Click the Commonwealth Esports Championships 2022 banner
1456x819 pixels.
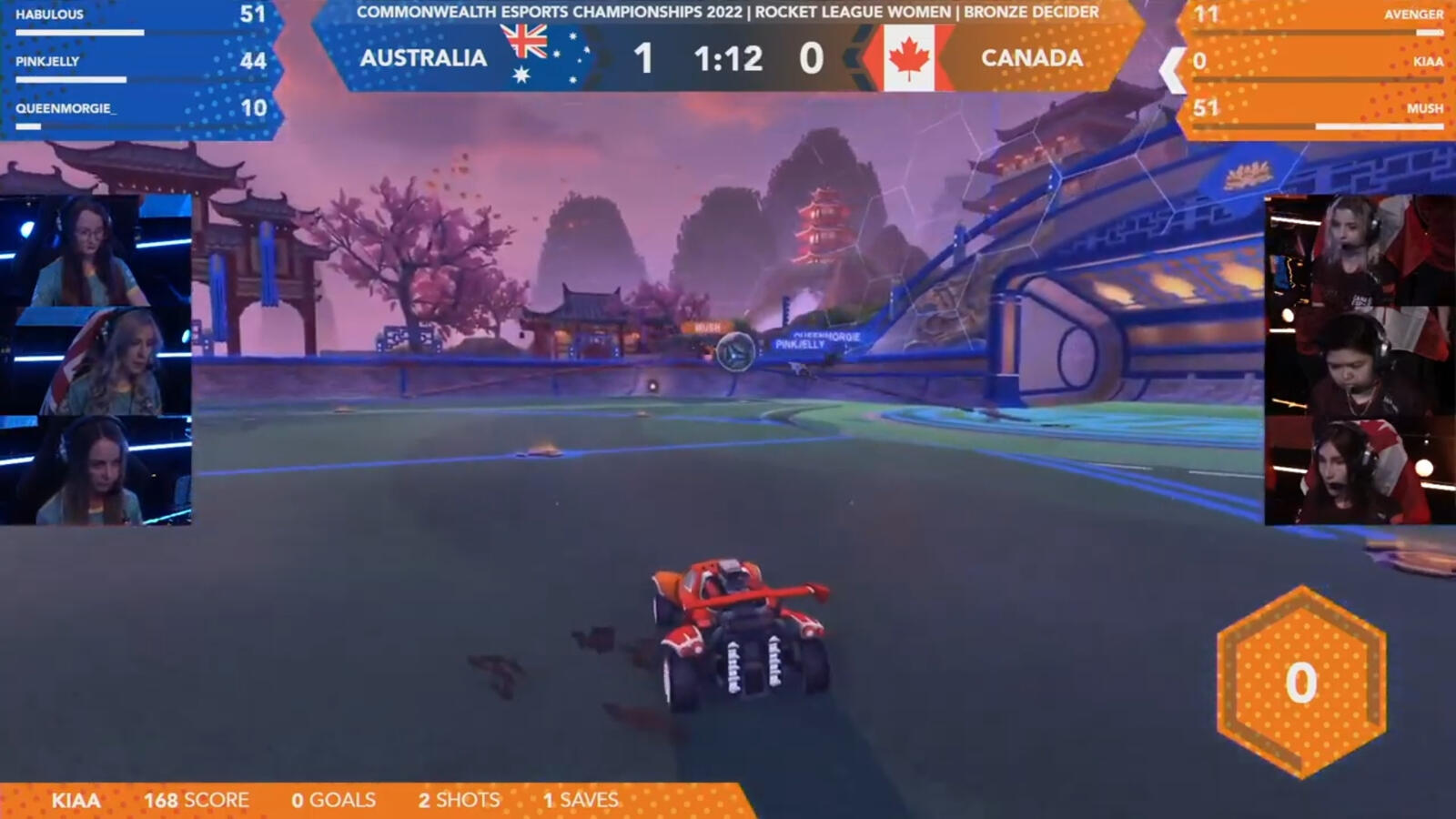pyautogui.click(x=728, y=13)
